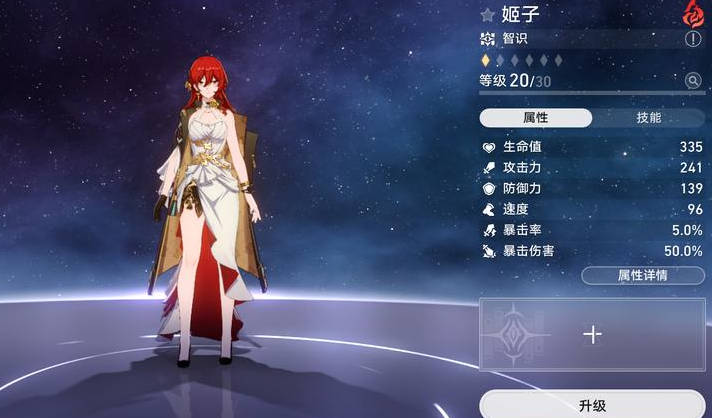712x418 pixels.
Task: Add a light cone in the empty slot
Action: (592, 335)
